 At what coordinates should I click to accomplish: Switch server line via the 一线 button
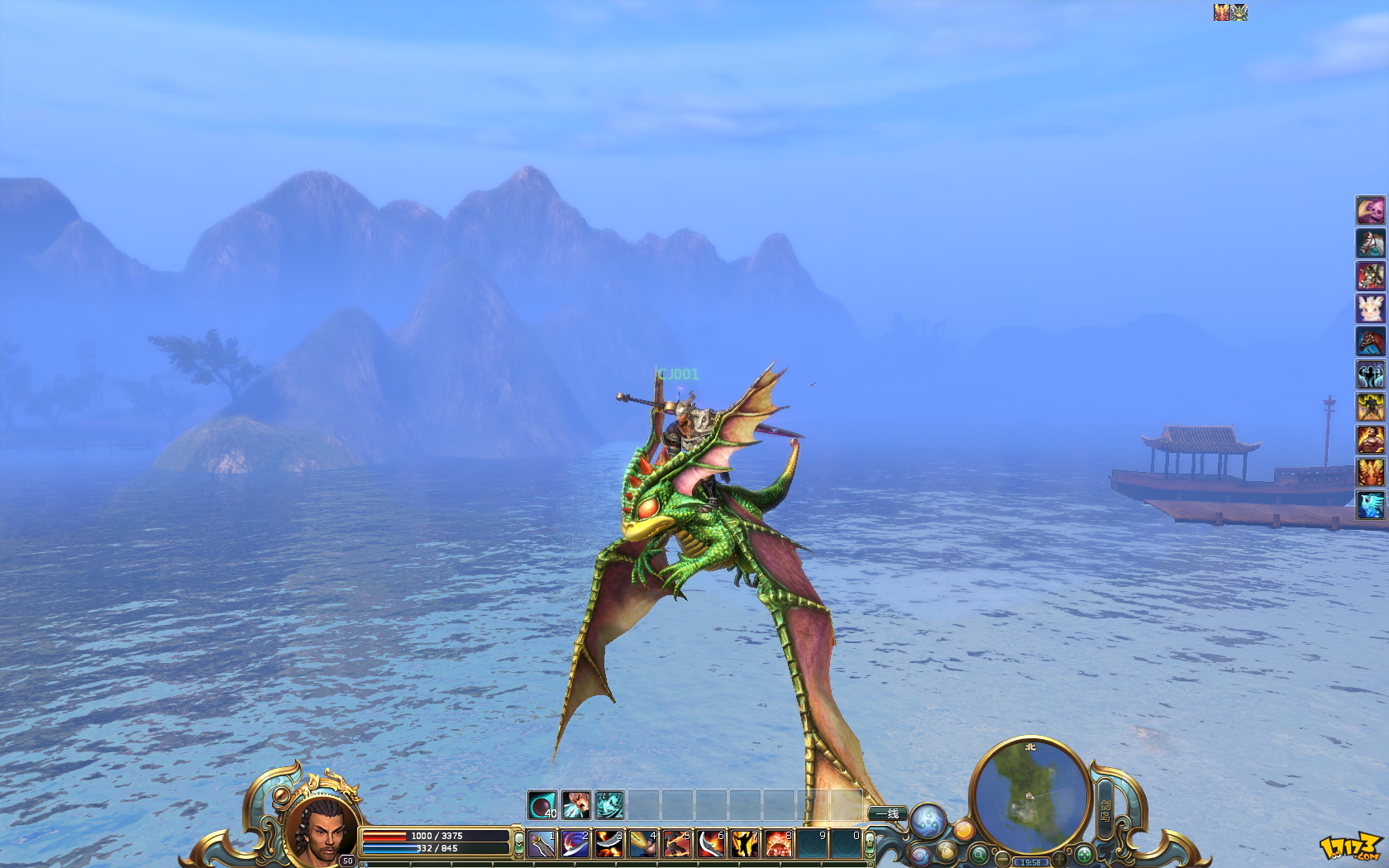tap(888, 814)
